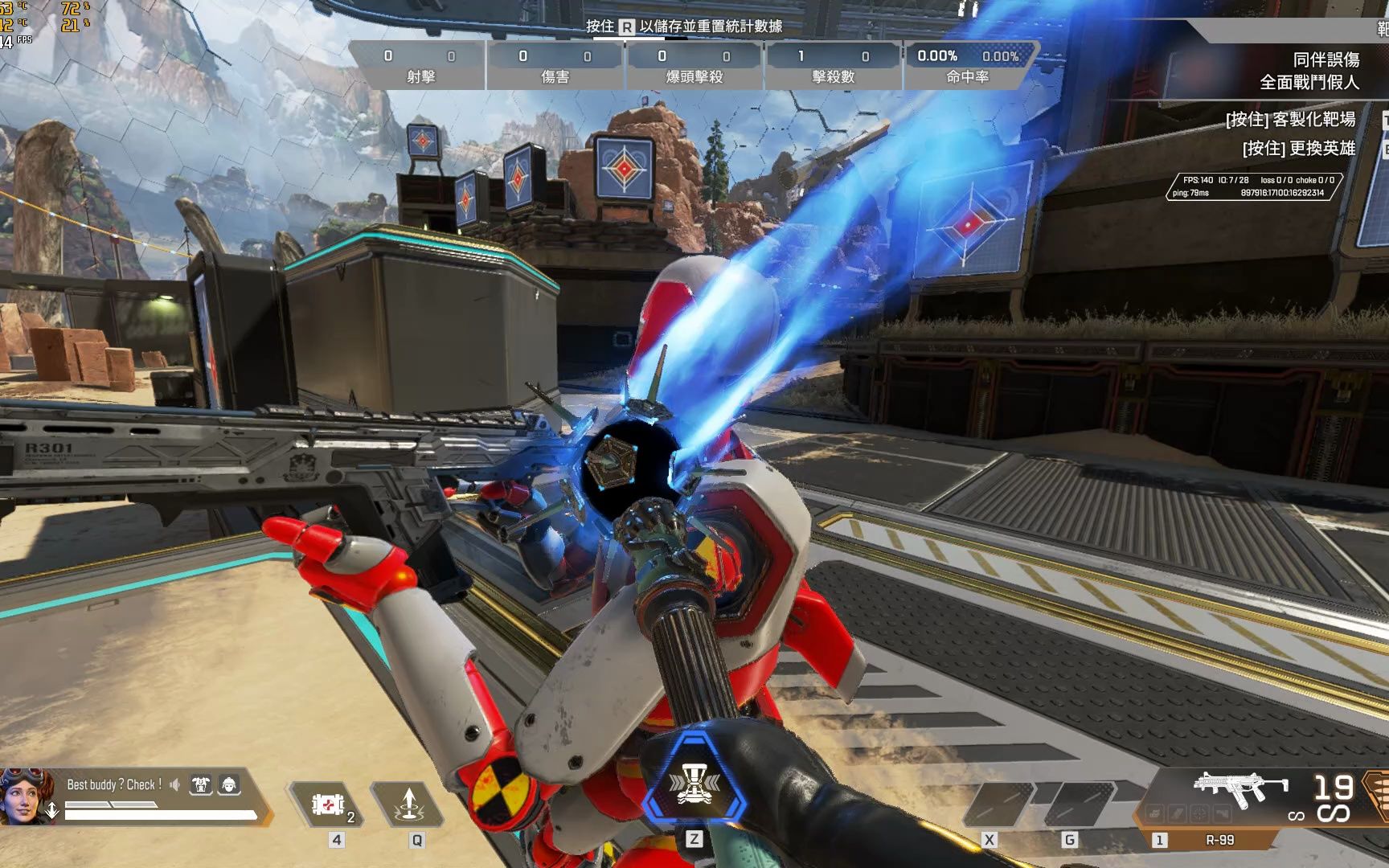The width and height of the screenshot is (1389, 868).
Task: Click the 命中率 accuracy stat panel
Action: (x=968, y=66)
